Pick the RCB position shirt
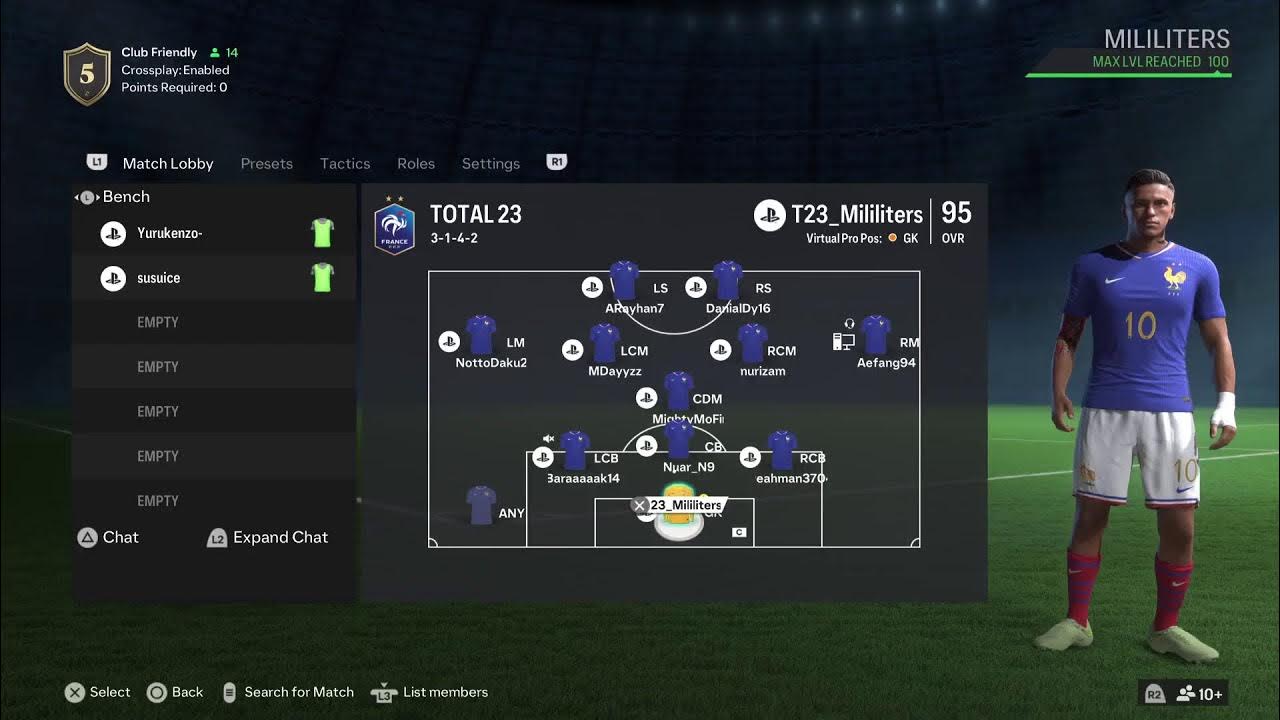 (x=781, y=452)
